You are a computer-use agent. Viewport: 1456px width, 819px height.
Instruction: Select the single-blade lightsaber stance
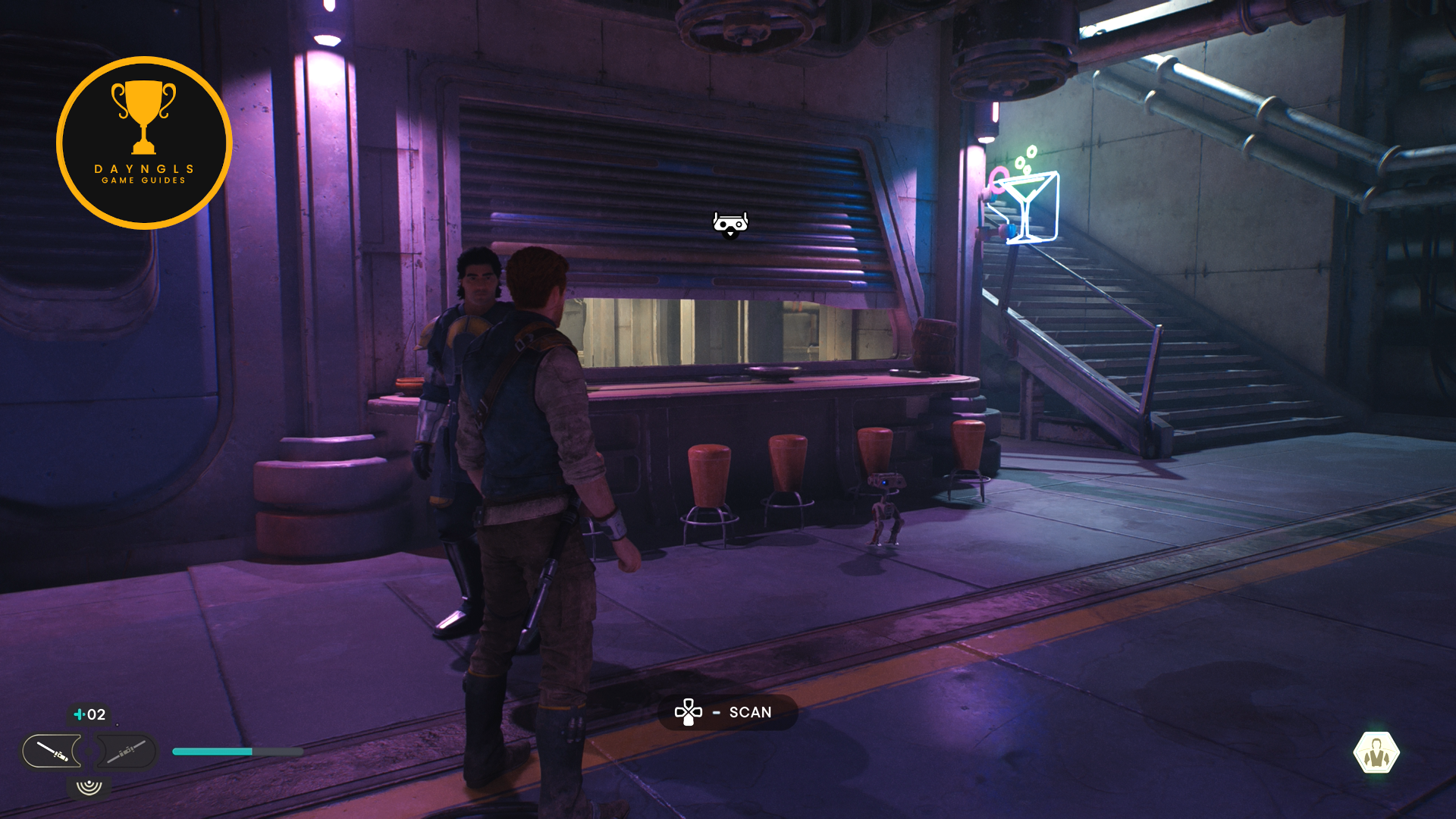52,752
